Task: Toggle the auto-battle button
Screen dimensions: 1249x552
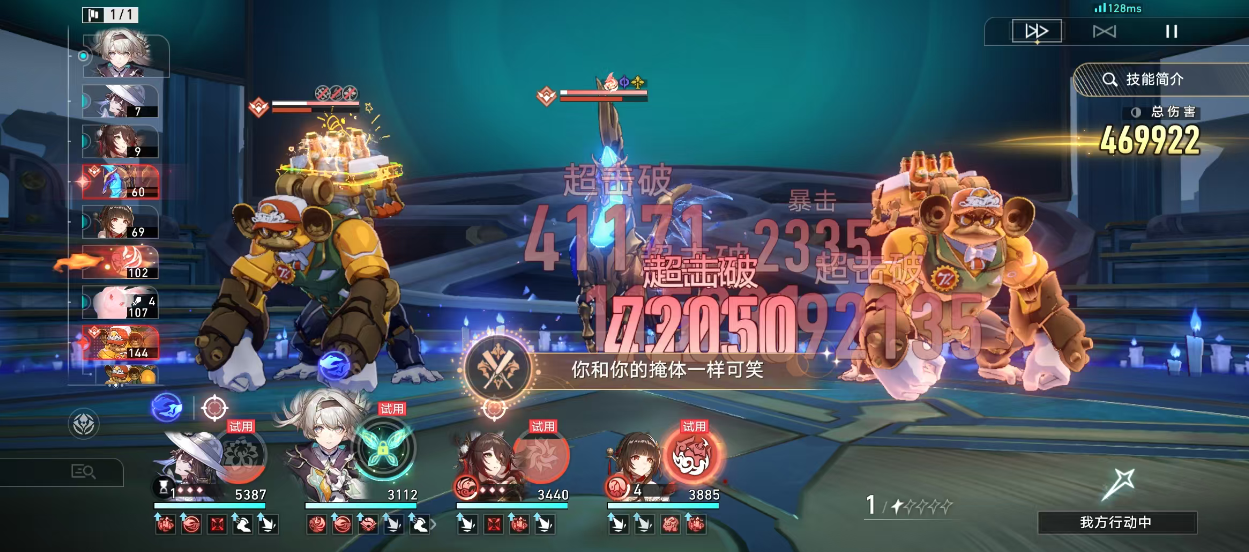Action: click(1104, 31)
